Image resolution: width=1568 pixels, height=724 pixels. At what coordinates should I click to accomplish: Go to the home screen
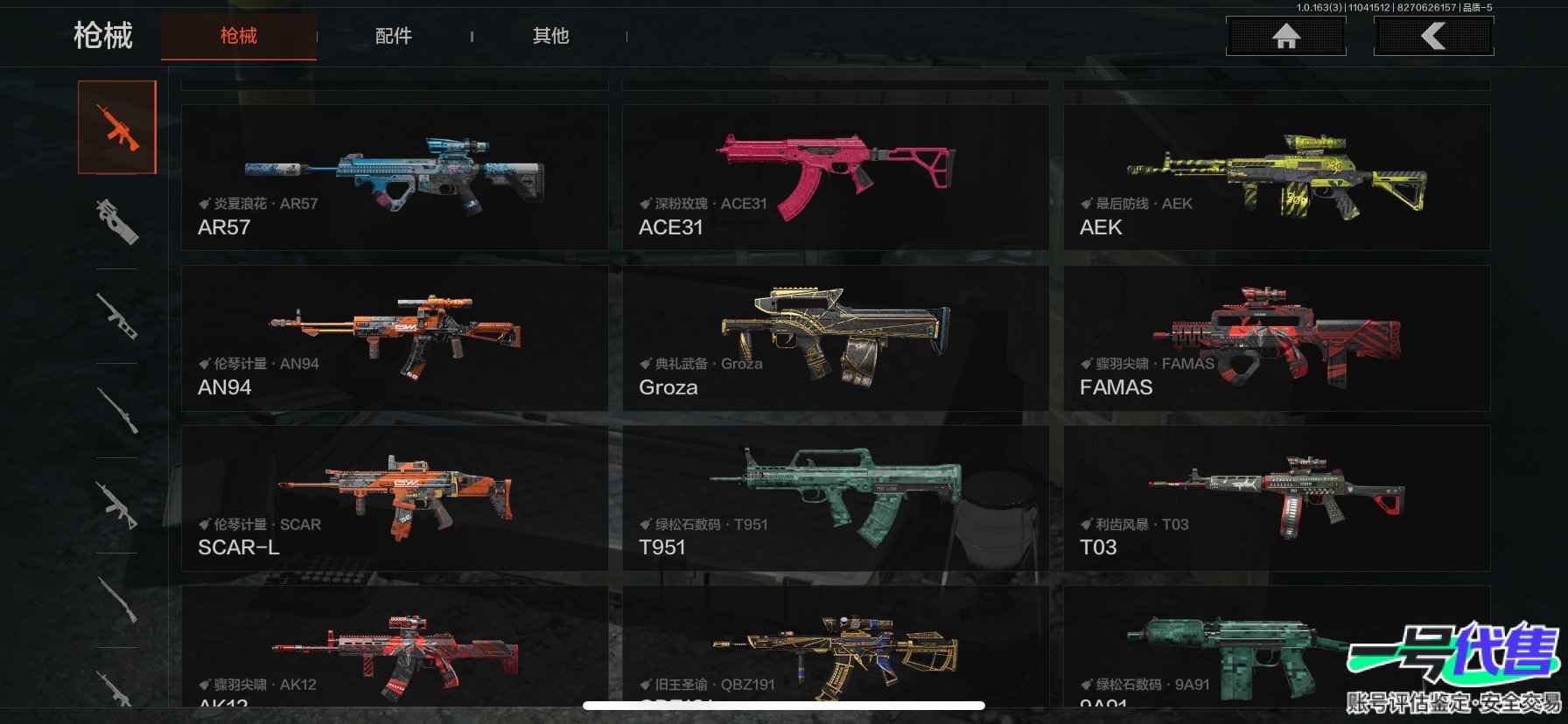1285,37
